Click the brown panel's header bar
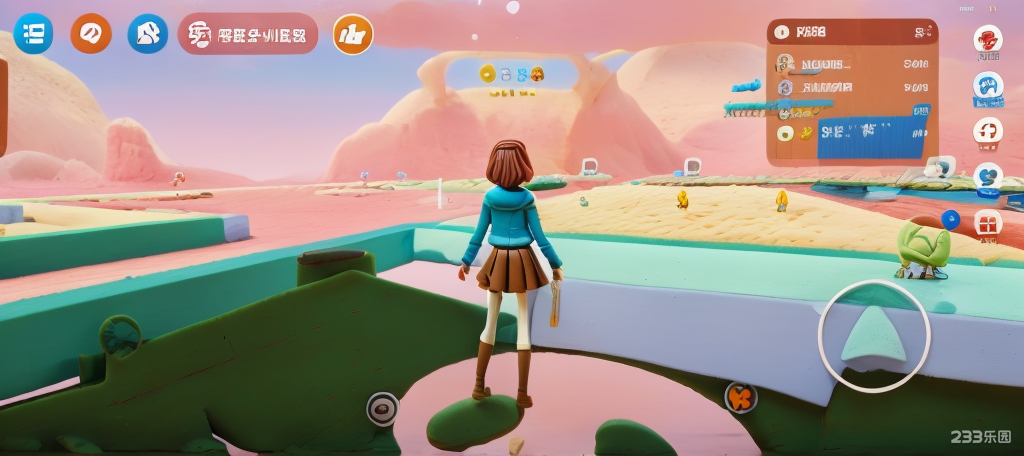This screenshot has height=456, width=1024. pos(852,32)
